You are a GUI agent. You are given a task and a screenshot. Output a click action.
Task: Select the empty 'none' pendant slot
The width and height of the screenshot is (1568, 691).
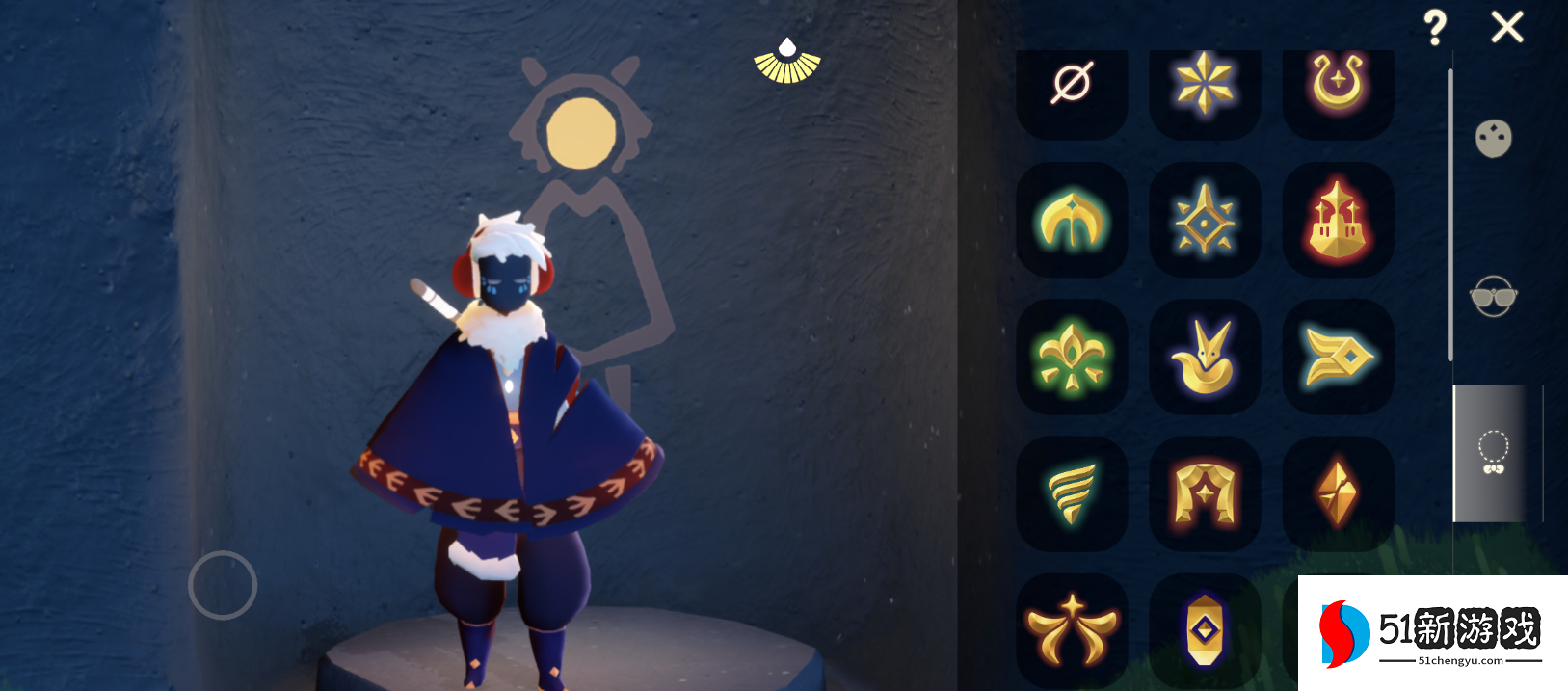click(x=1072, y=84)
